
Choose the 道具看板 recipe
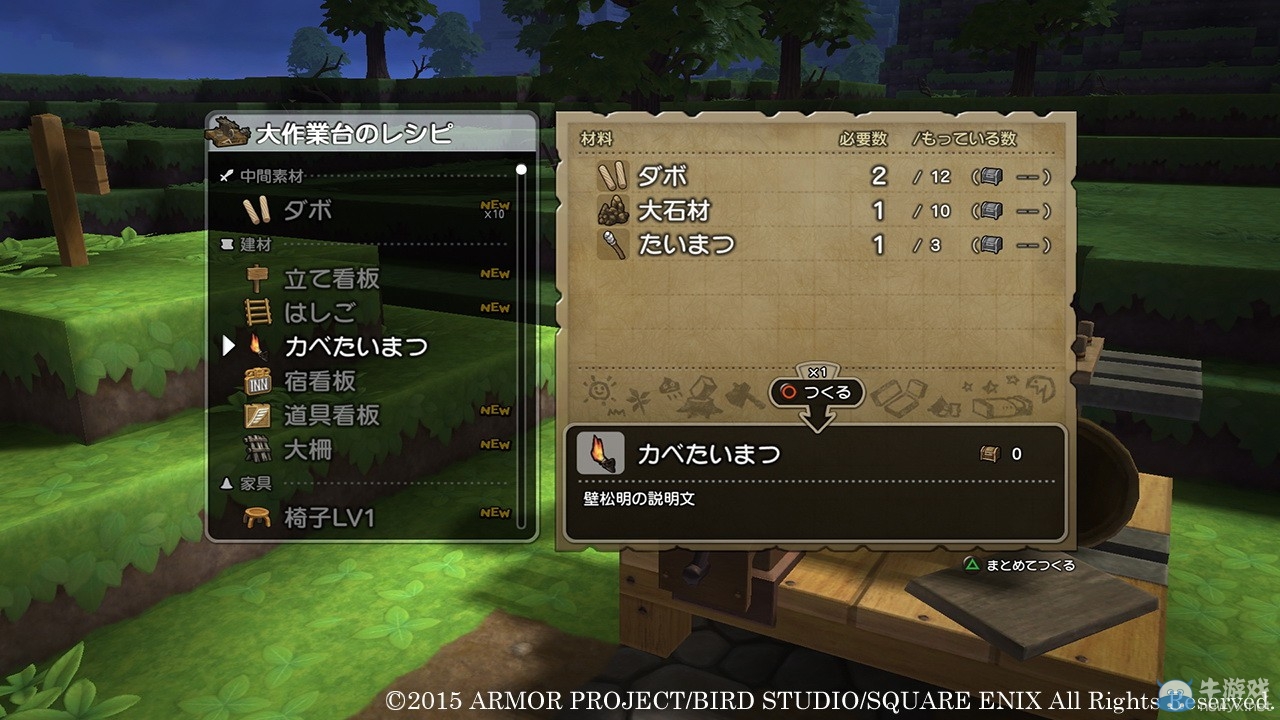tap(331, 415)
